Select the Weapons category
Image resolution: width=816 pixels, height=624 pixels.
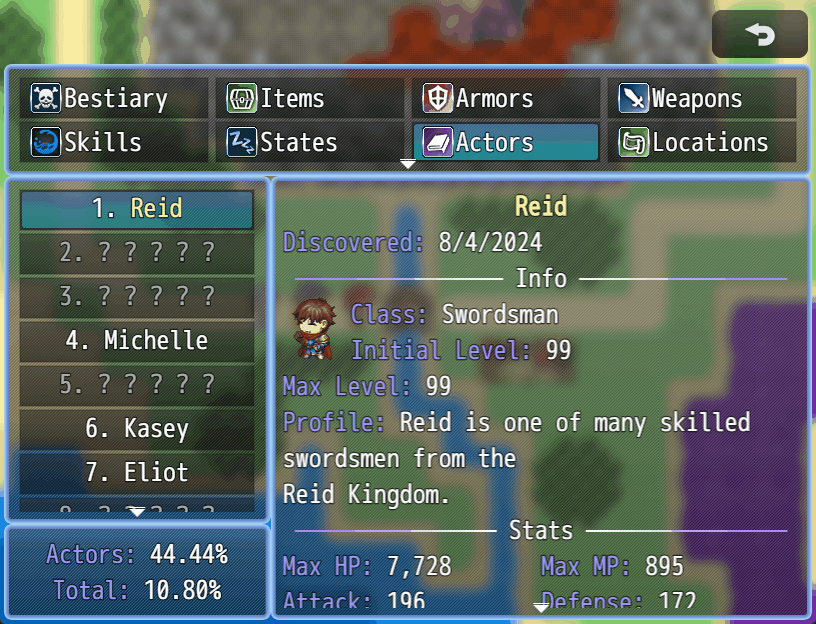(x=701, y=98)
